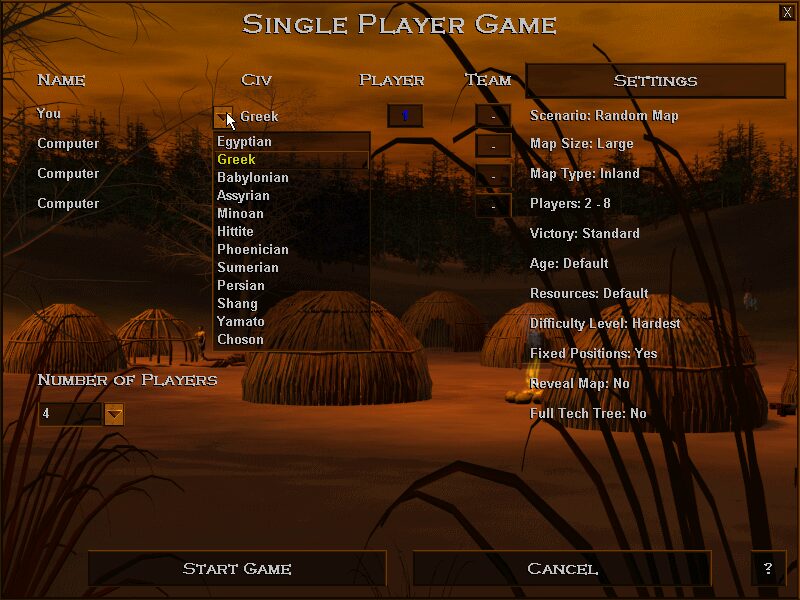The image size is (800, 600).
Task: Select Yamato from the civ list
Action: click(241, 322)
